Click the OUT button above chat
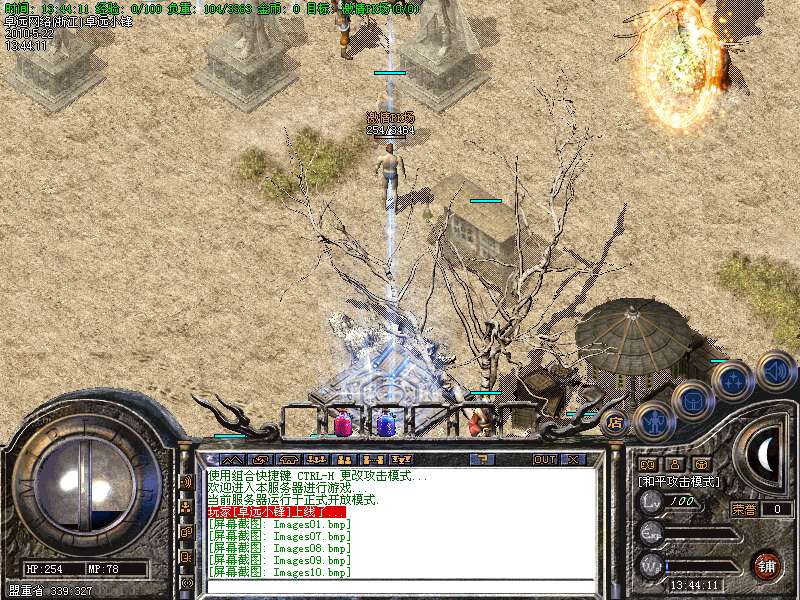 [x=544, y=459]
